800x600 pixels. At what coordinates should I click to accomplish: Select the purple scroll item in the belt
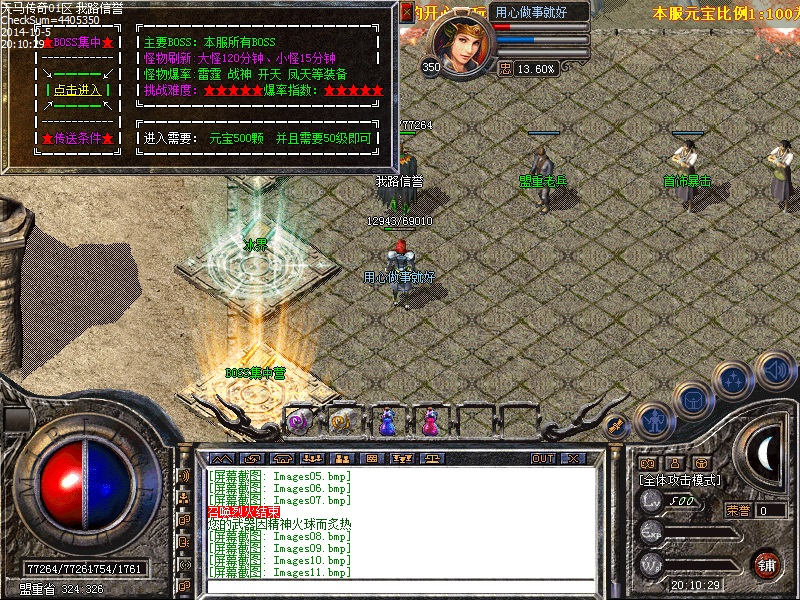pyautogui.click(x=299, y=423)
